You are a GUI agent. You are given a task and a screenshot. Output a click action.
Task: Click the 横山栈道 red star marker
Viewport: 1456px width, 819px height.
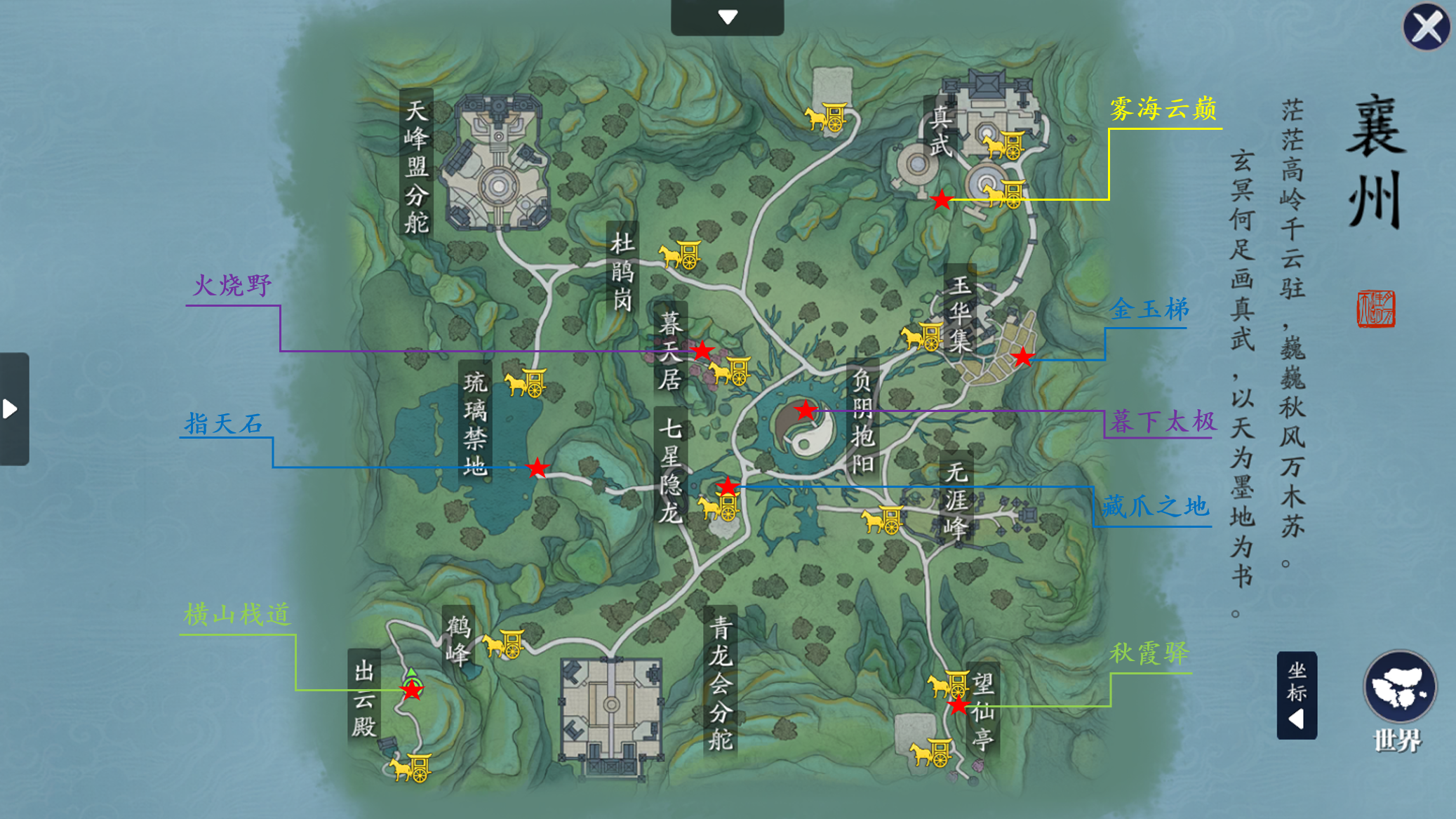coord(412,691)
